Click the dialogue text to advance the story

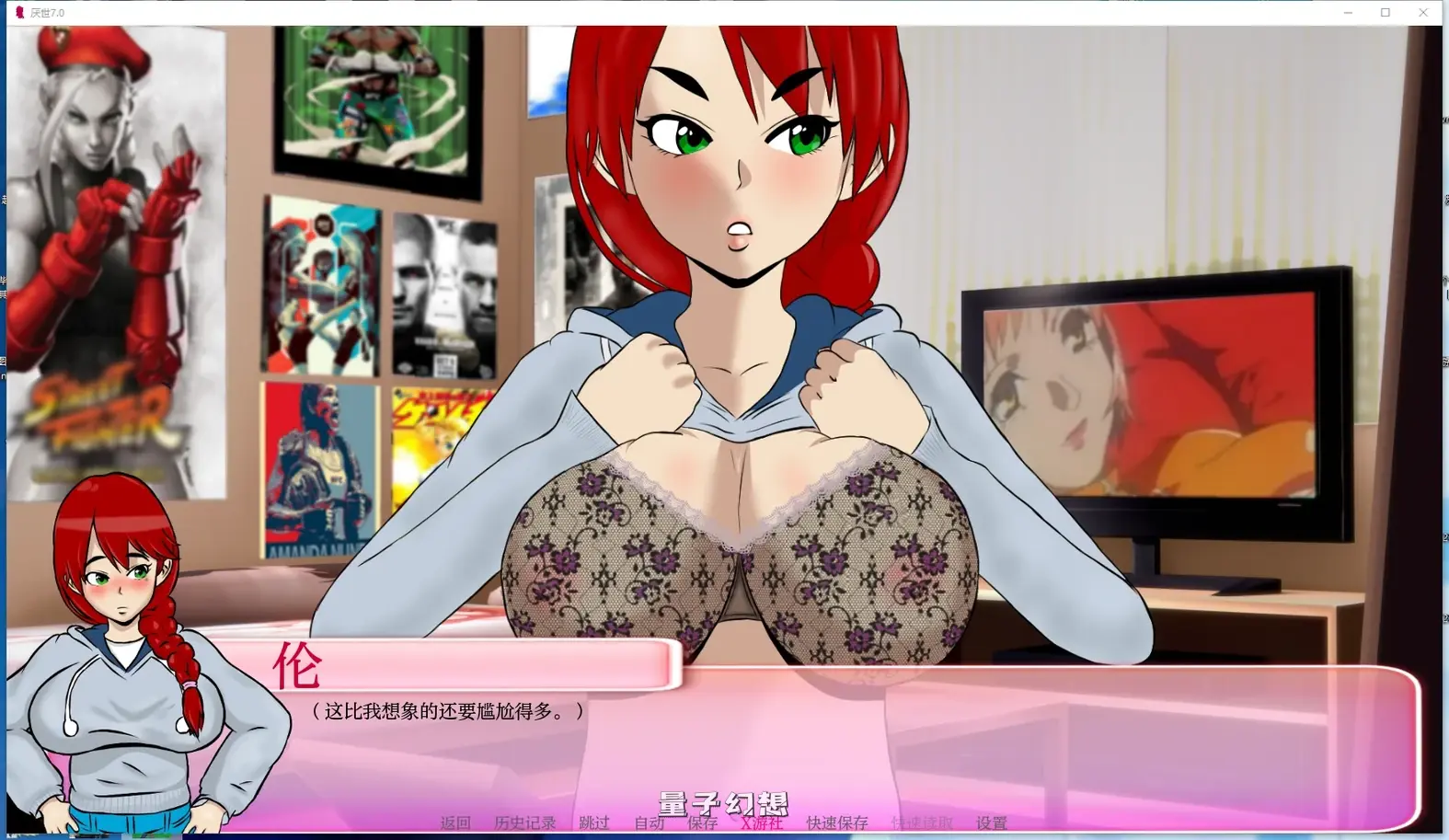[444, 710]
